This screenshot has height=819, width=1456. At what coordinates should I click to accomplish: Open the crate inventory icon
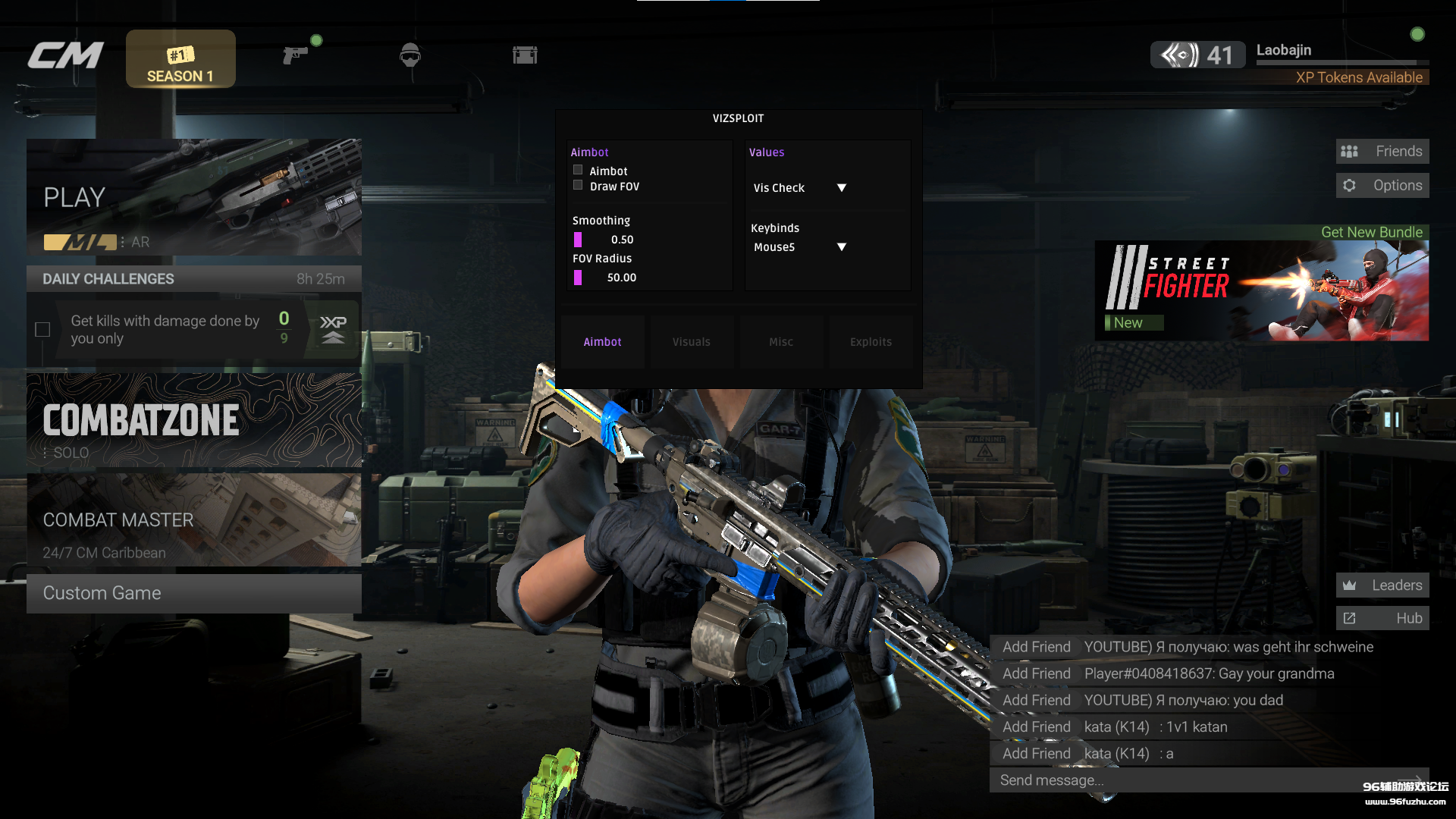[525, 55]
